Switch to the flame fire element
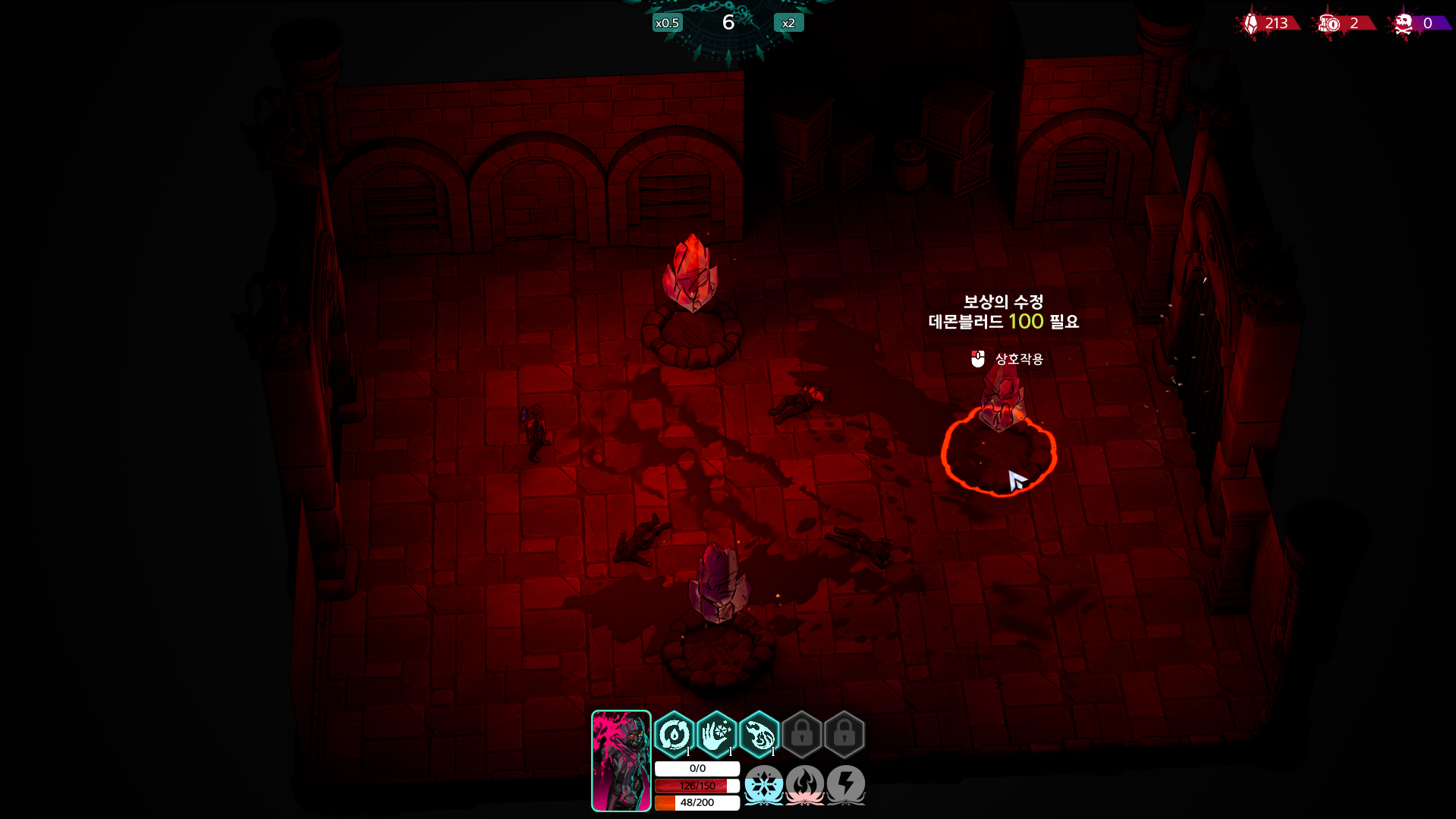The width and height of the screenshot is (1456, 819). tap(804, 784)
